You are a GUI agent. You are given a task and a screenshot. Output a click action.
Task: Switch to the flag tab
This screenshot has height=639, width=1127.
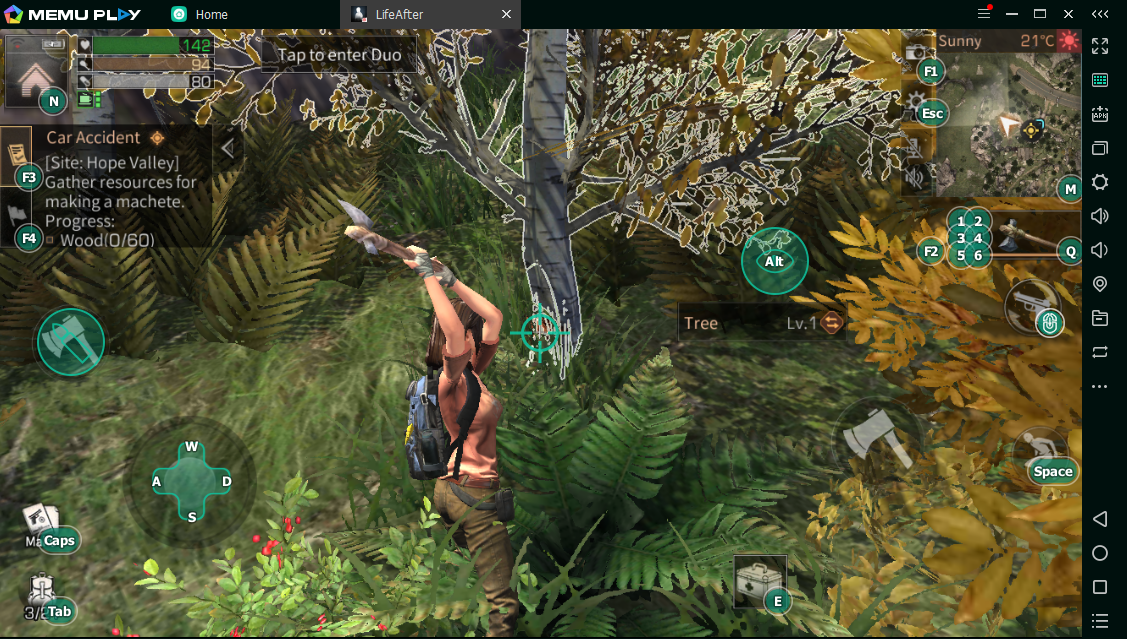[x=17, y=216]
